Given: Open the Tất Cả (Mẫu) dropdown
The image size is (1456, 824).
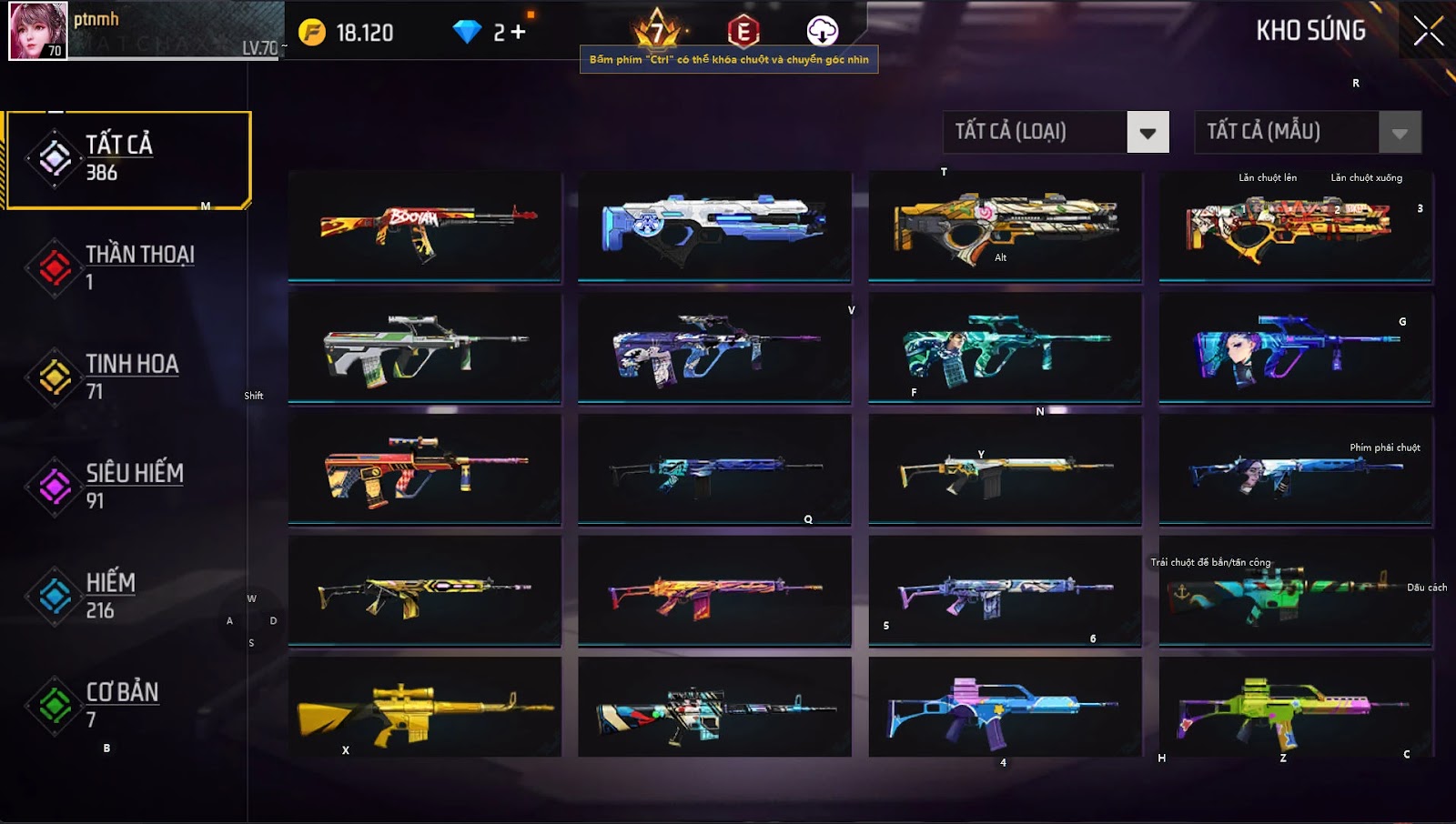Looking at the screenshot, I should [1400, 133].
